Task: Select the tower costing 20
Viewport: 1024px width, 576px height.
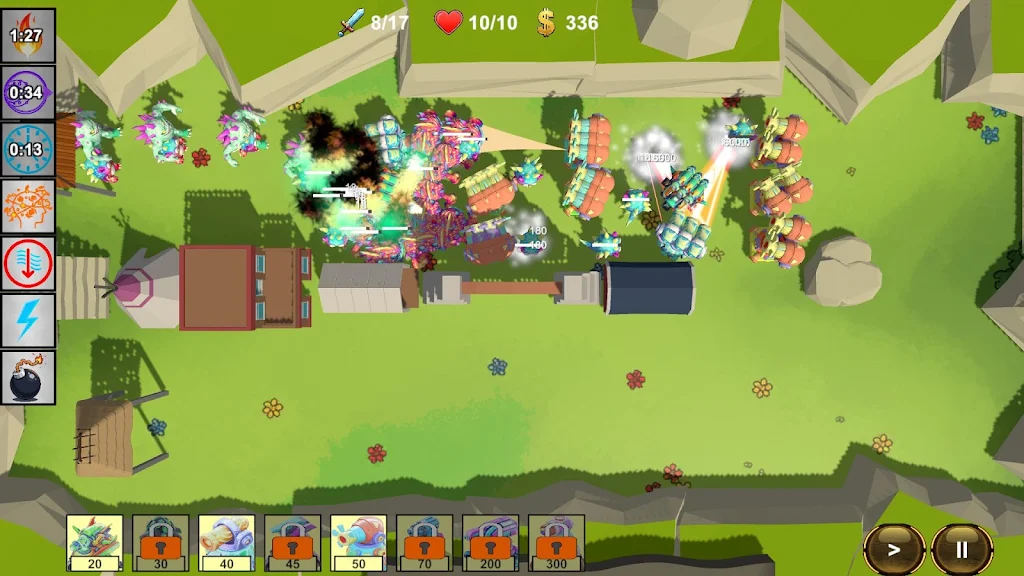Action: click(x=95, y=543)
